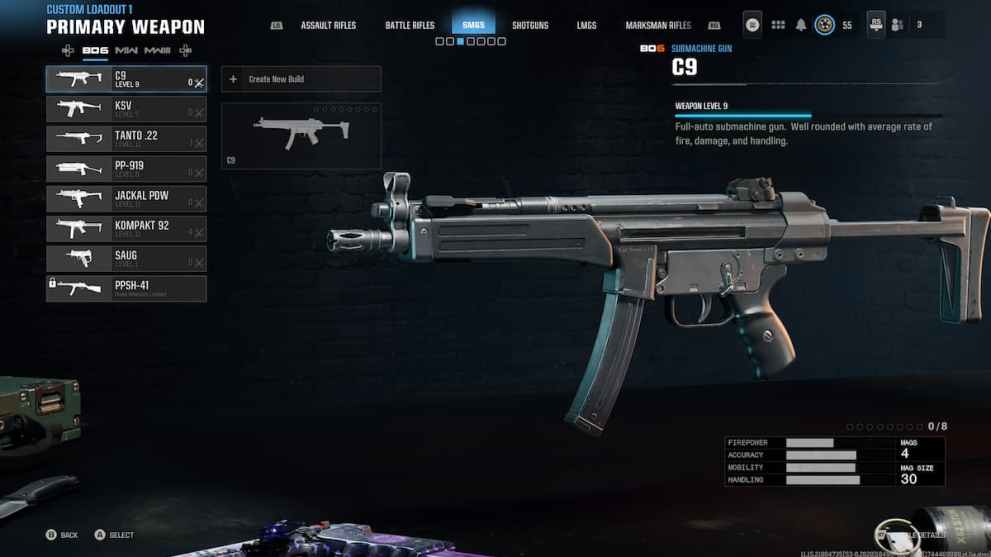Open the Marksman Rifles tab

tap(658, 25)
